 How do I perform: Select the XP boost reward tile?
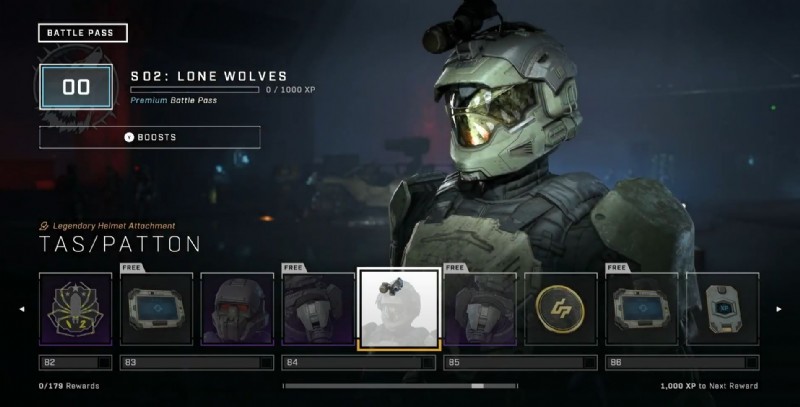point(722,309)
